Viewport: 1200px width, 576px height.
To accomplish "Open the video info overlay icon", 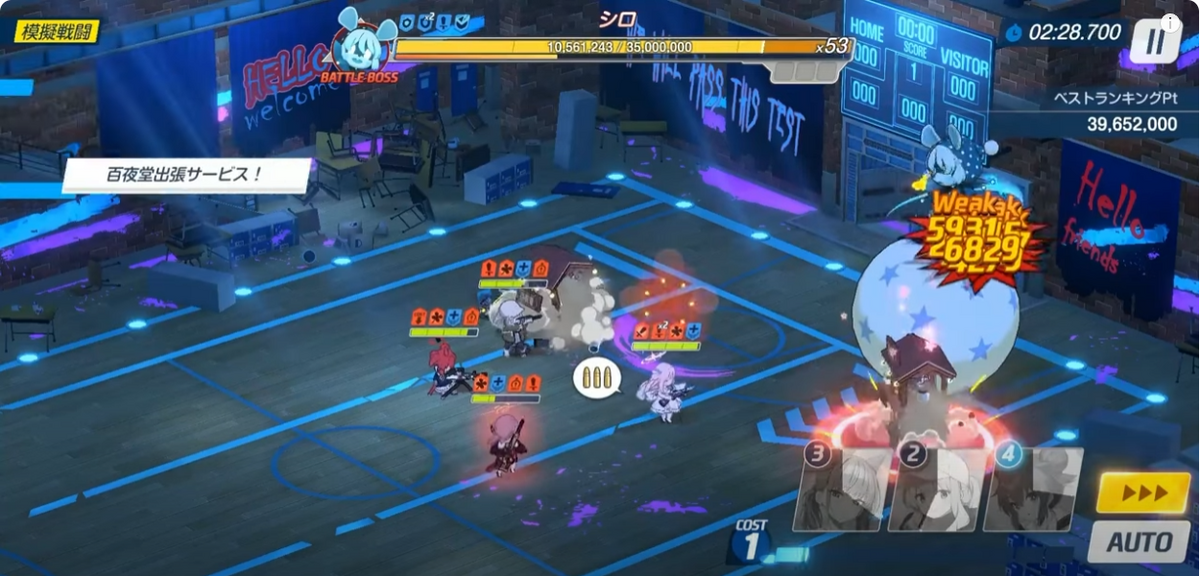I will [x=1169, y=22].
